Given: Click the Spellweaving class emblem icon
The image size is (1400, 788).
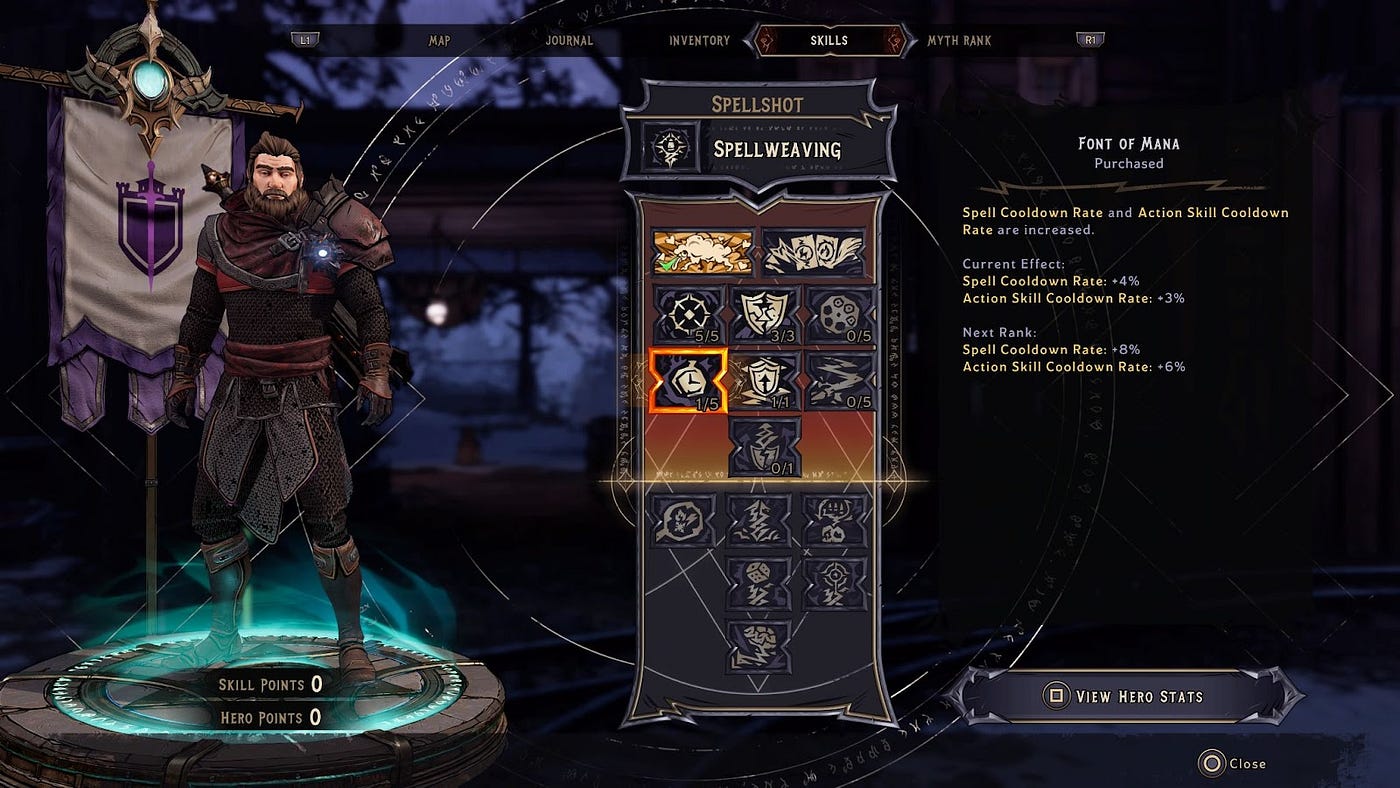Looking at the screenshot, I should 666,149.
